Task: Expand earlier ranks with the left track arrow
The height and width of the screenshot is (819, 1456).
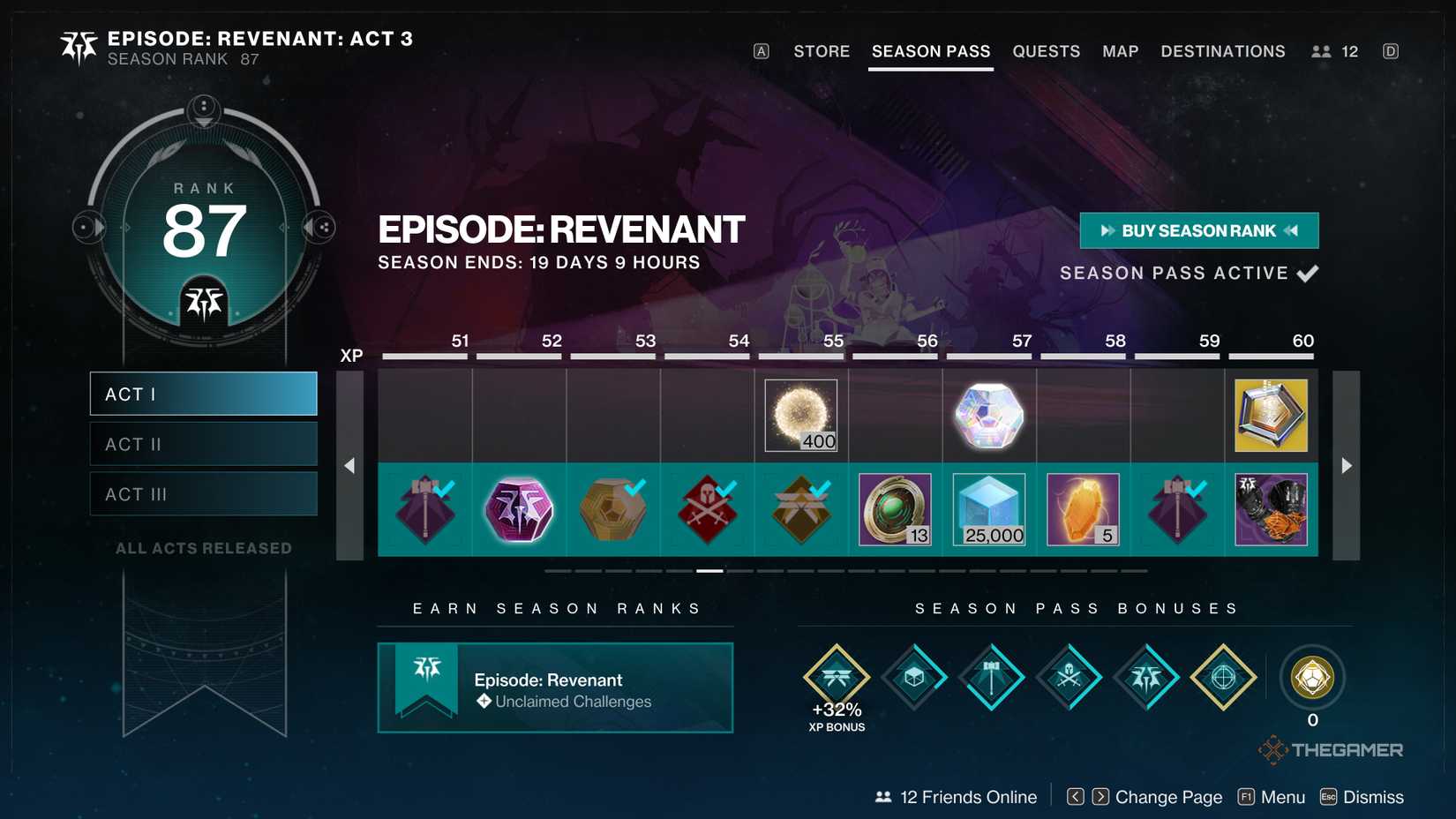Action: point(350,465)
